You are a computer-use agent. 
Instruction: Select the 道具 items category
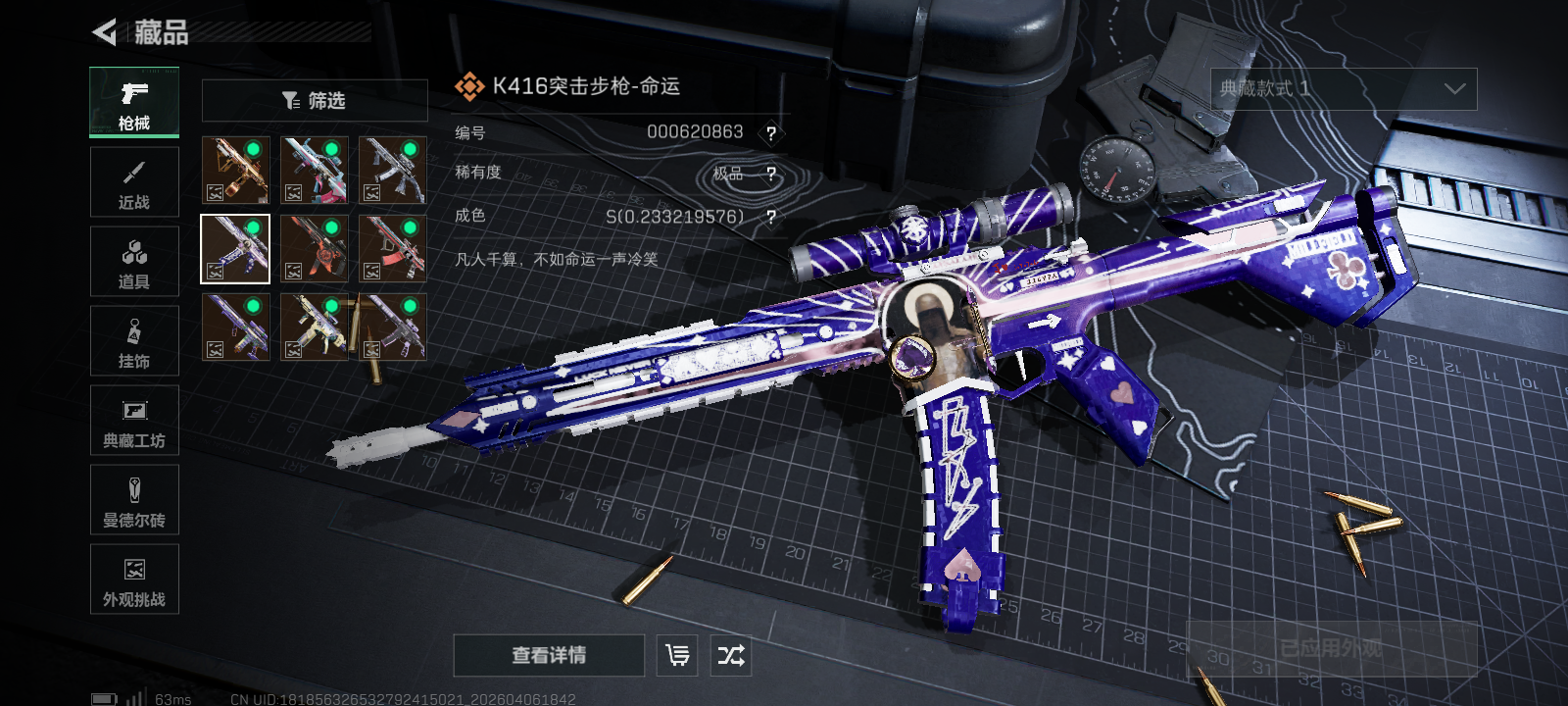pos(134,262)
